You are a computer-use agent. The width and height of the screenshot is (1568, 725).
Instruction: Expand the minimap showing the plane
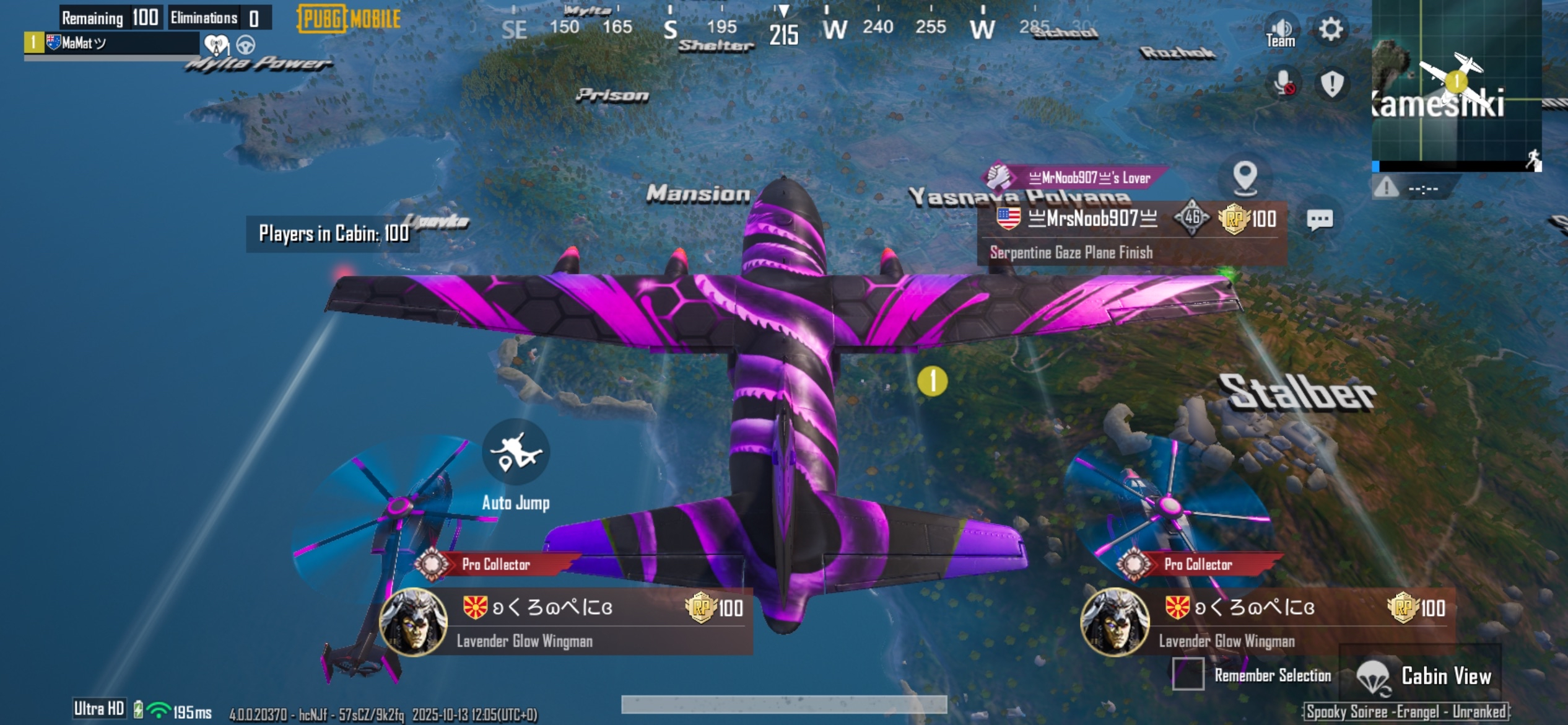[x=1456, y=84]
